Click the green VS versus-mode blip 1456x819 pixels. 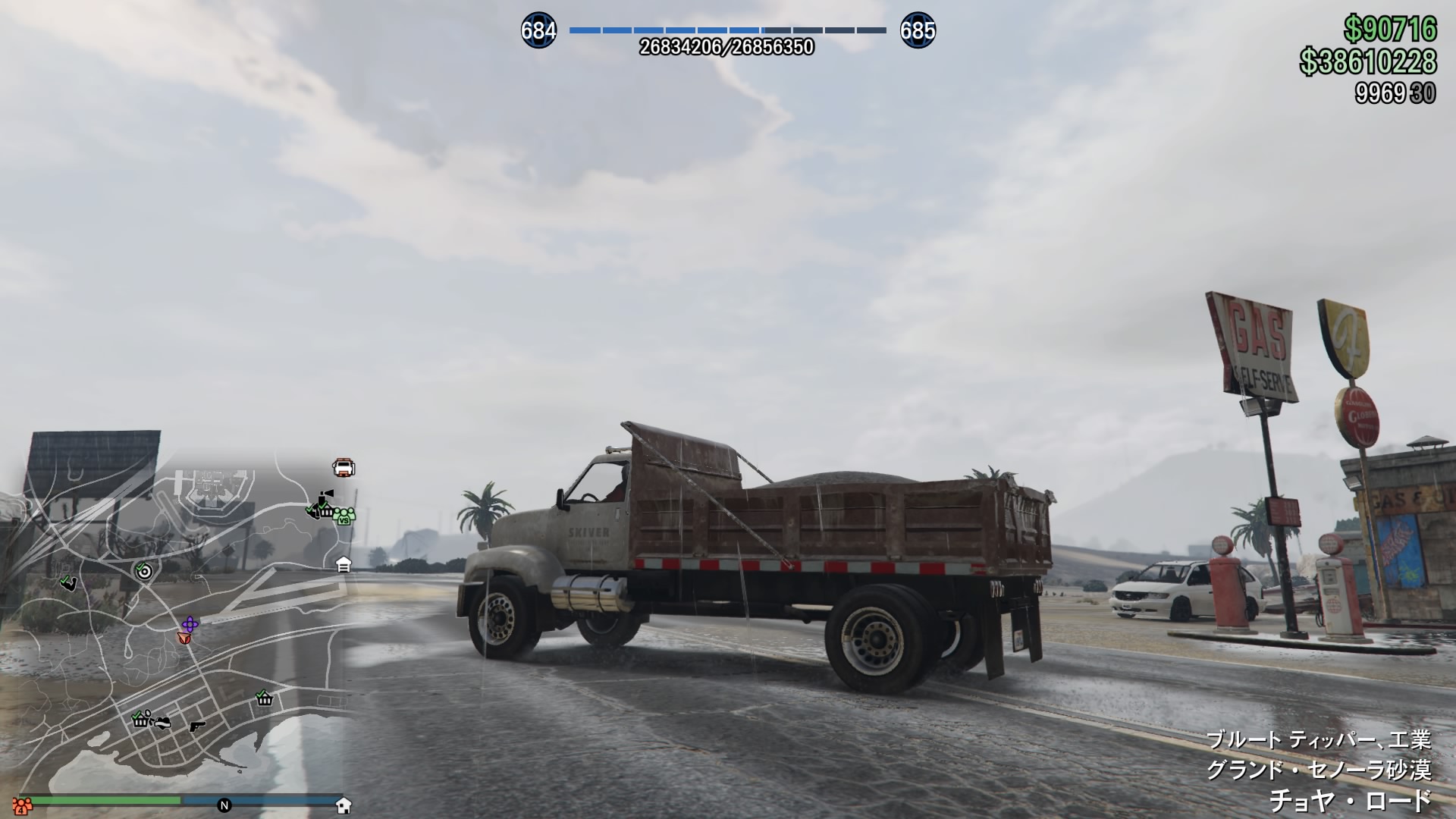344,516
